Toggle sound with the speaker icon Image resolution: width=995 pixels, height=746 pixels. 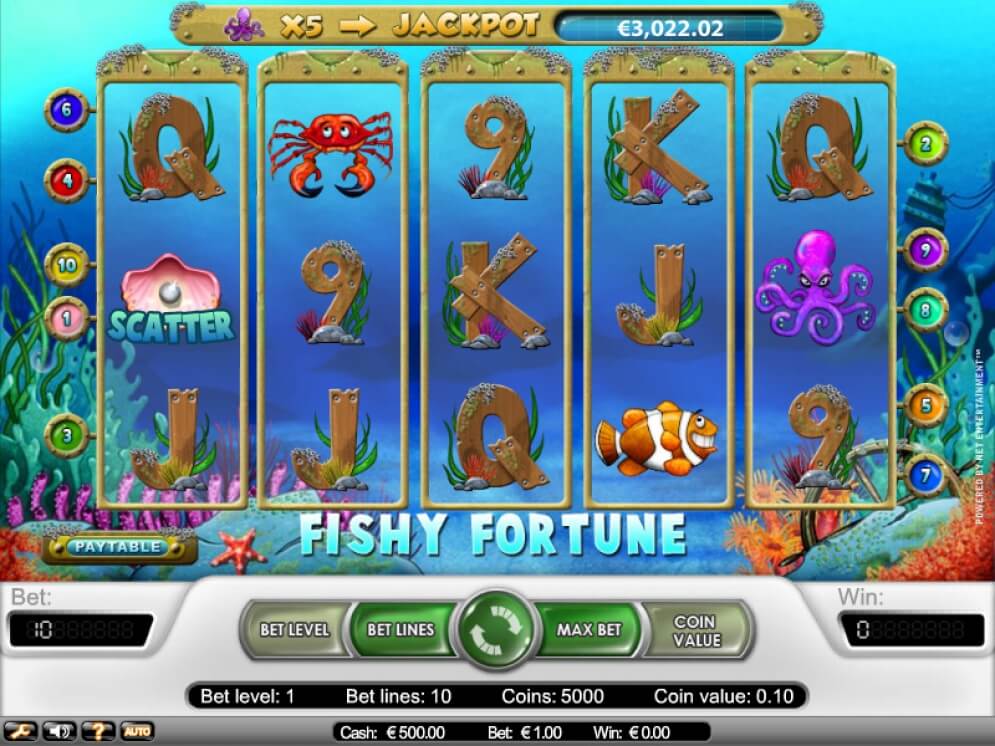(58, 732)
